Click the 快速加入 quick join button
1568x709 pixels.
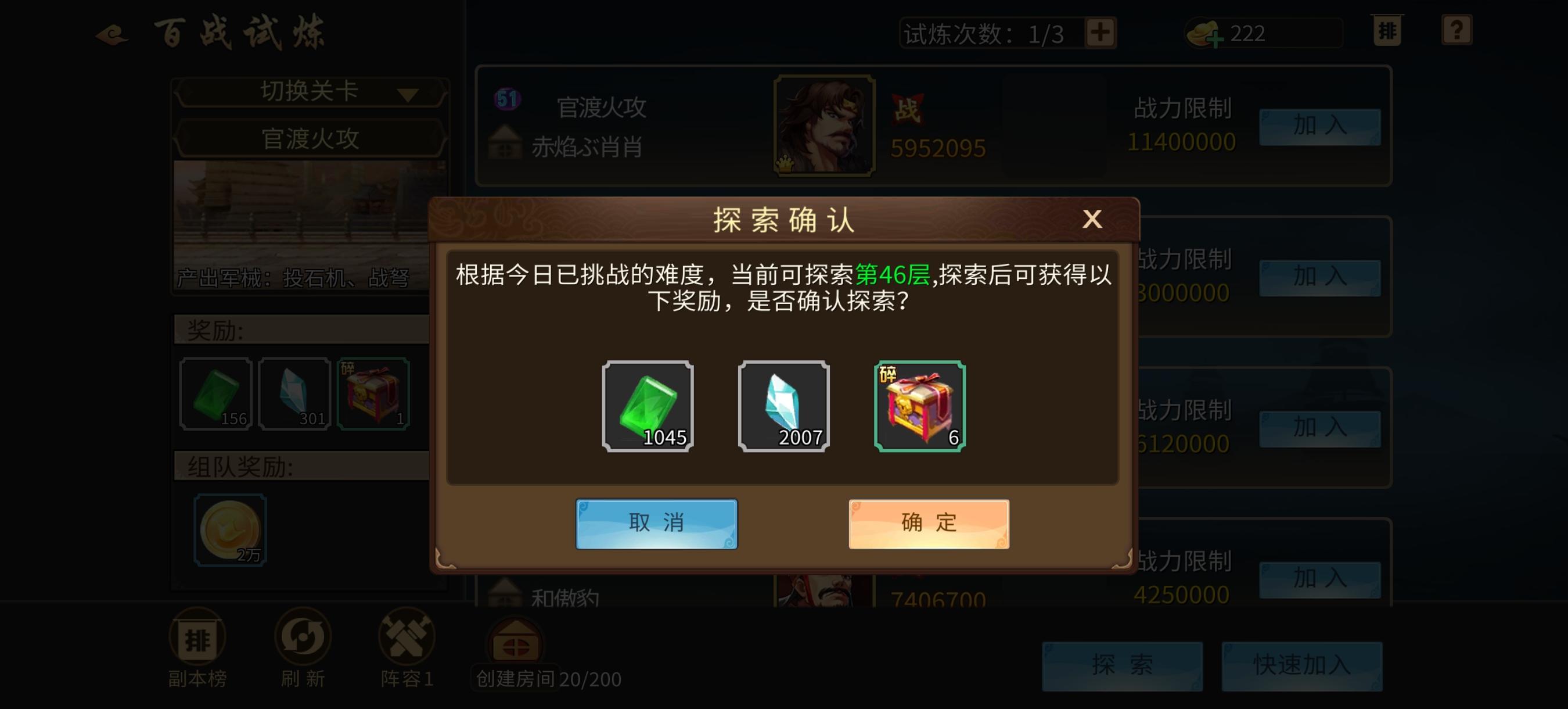[1301, 667]
